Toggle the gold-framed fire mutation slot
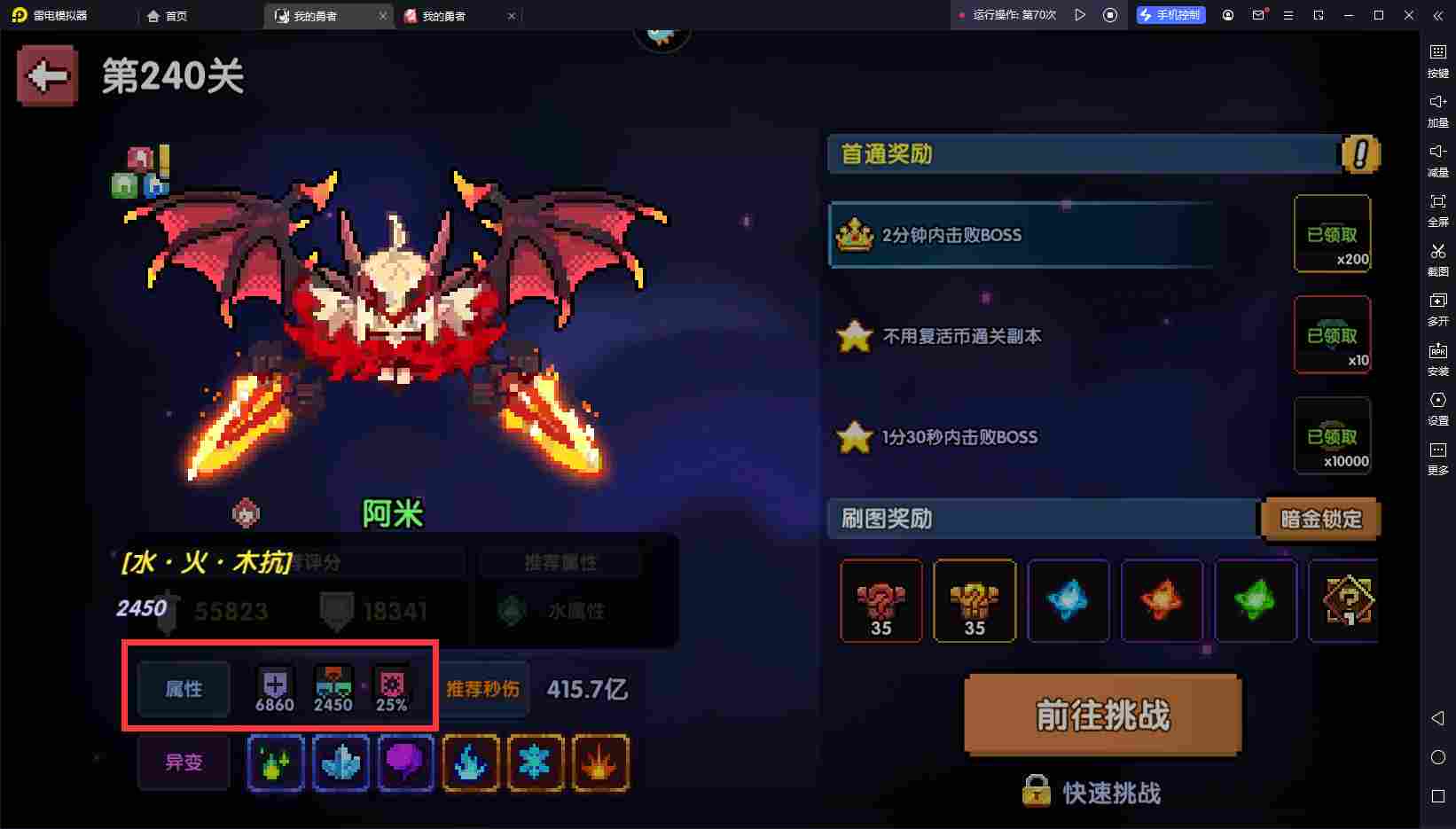1456x829 pixels. 601,763
